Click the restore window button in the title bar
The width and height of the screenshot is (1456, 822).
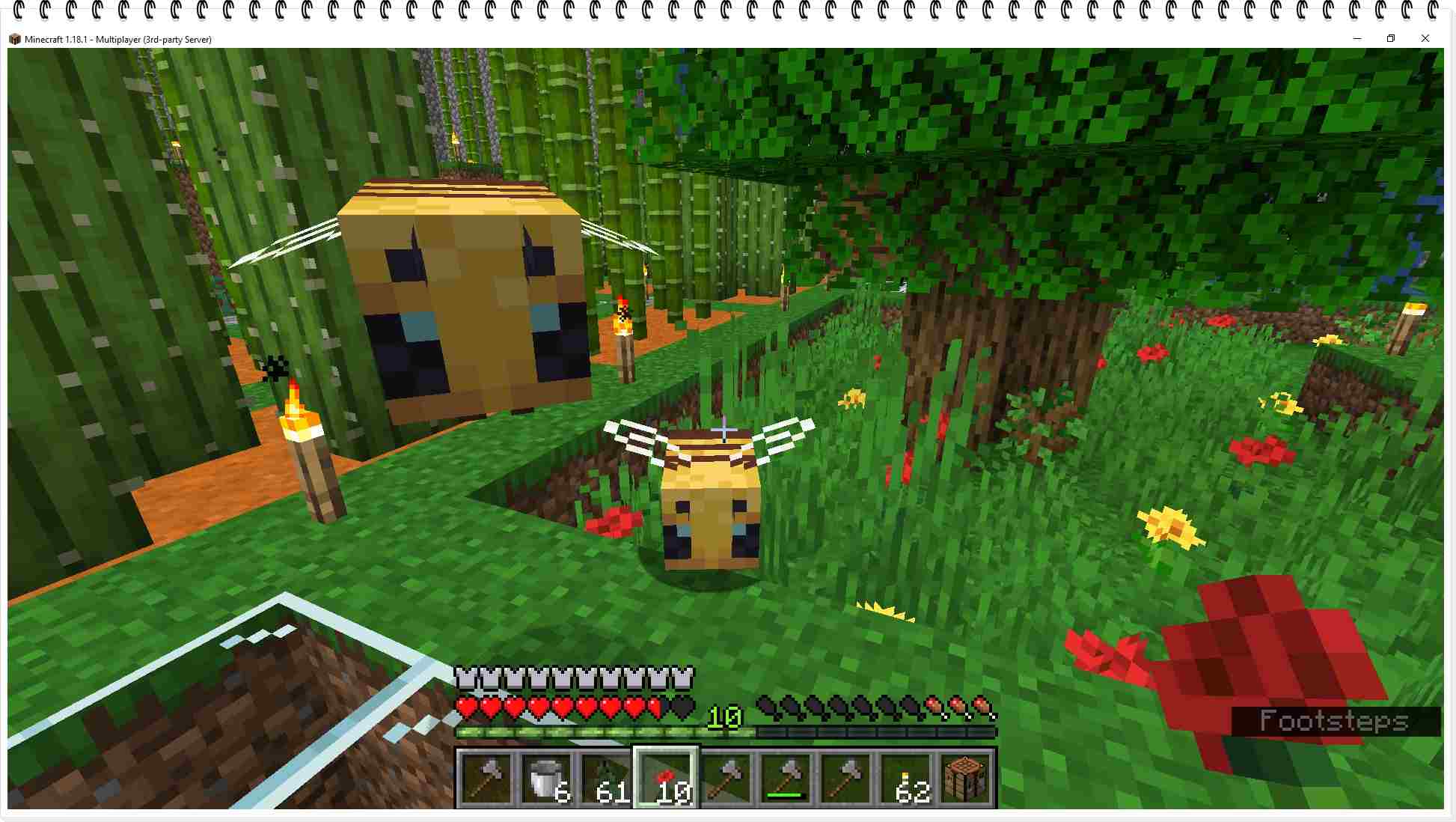(1391, 38)
